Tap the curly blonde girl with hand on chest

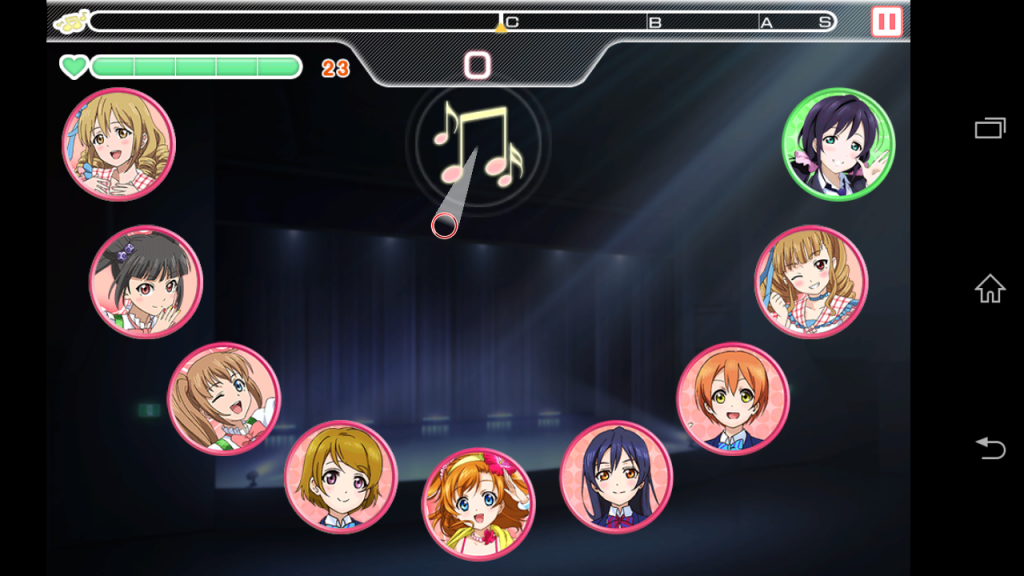pyautogui.click(x=119, y=144)
